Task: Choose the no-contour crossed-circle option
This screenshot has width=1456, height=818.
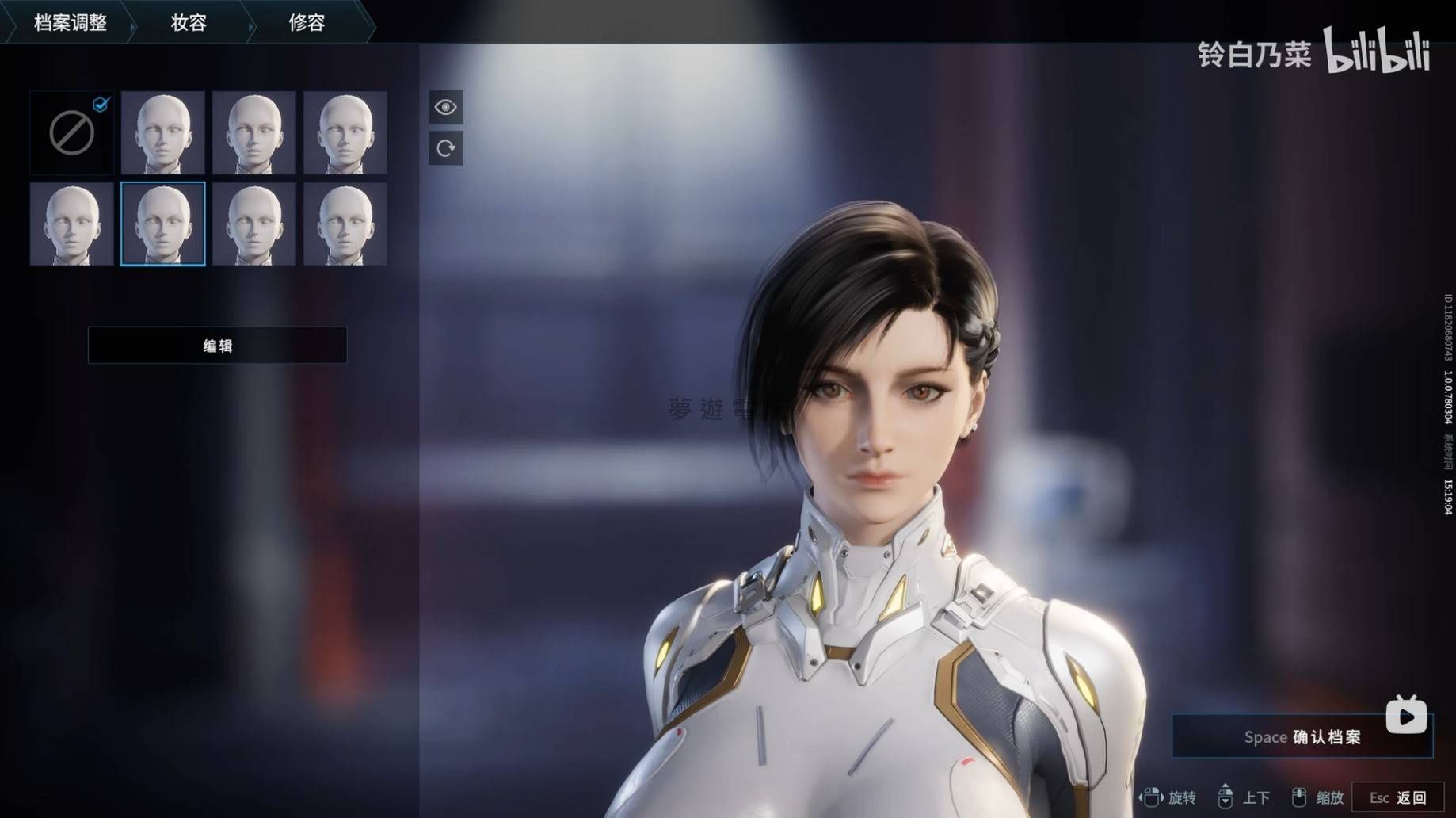Action: click(72, 132)
